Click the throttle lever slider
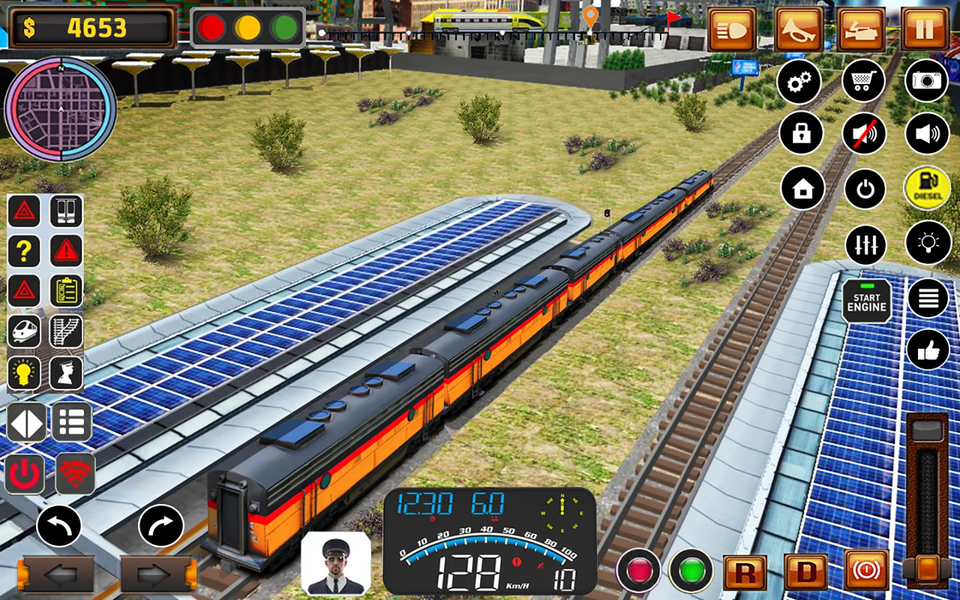Screen dimensions: 960x600 point(927,568)
